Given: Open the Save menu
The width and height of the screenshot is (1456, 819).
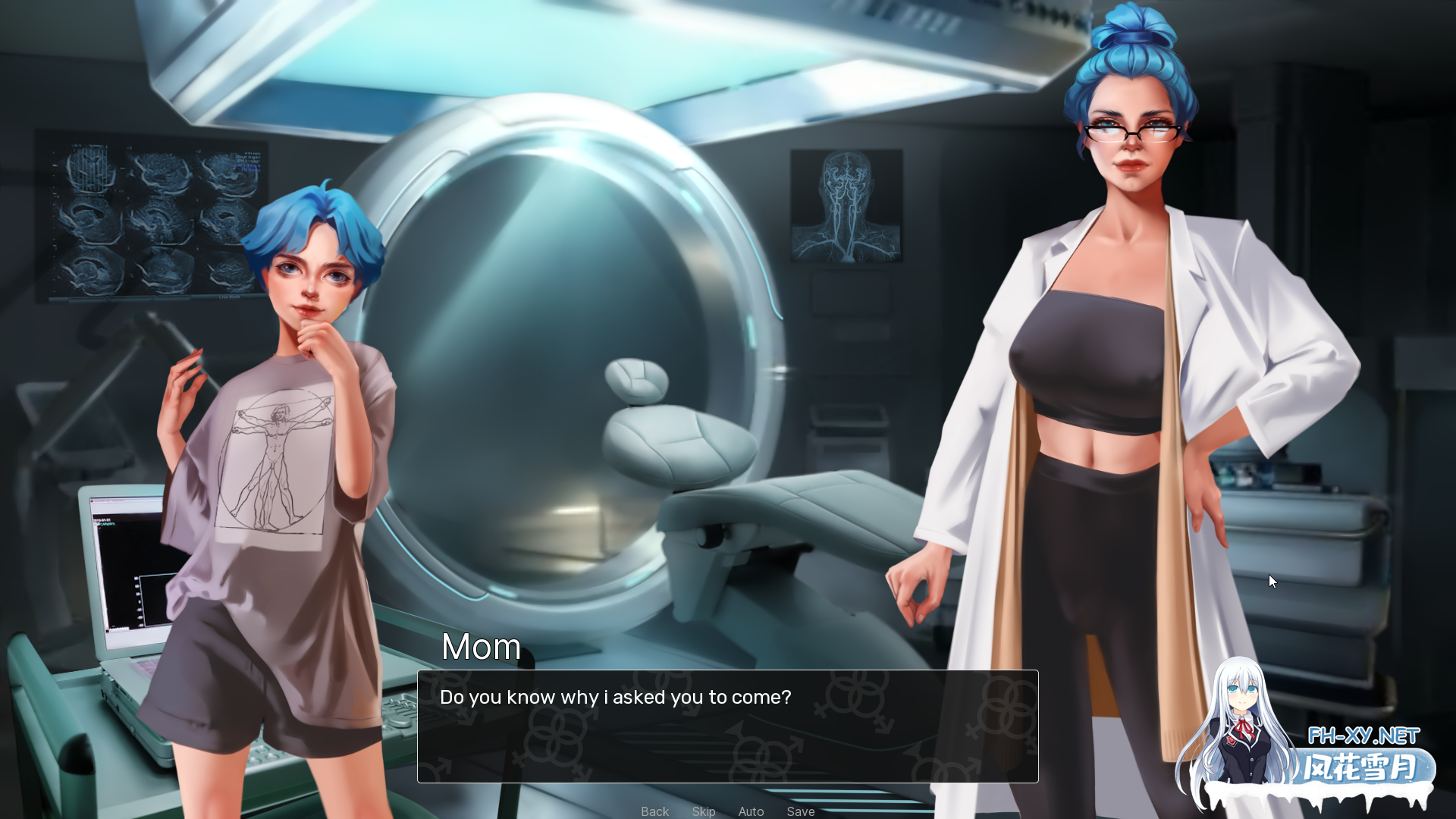Looking at the screenshot, I should click(x=800, y=811).
